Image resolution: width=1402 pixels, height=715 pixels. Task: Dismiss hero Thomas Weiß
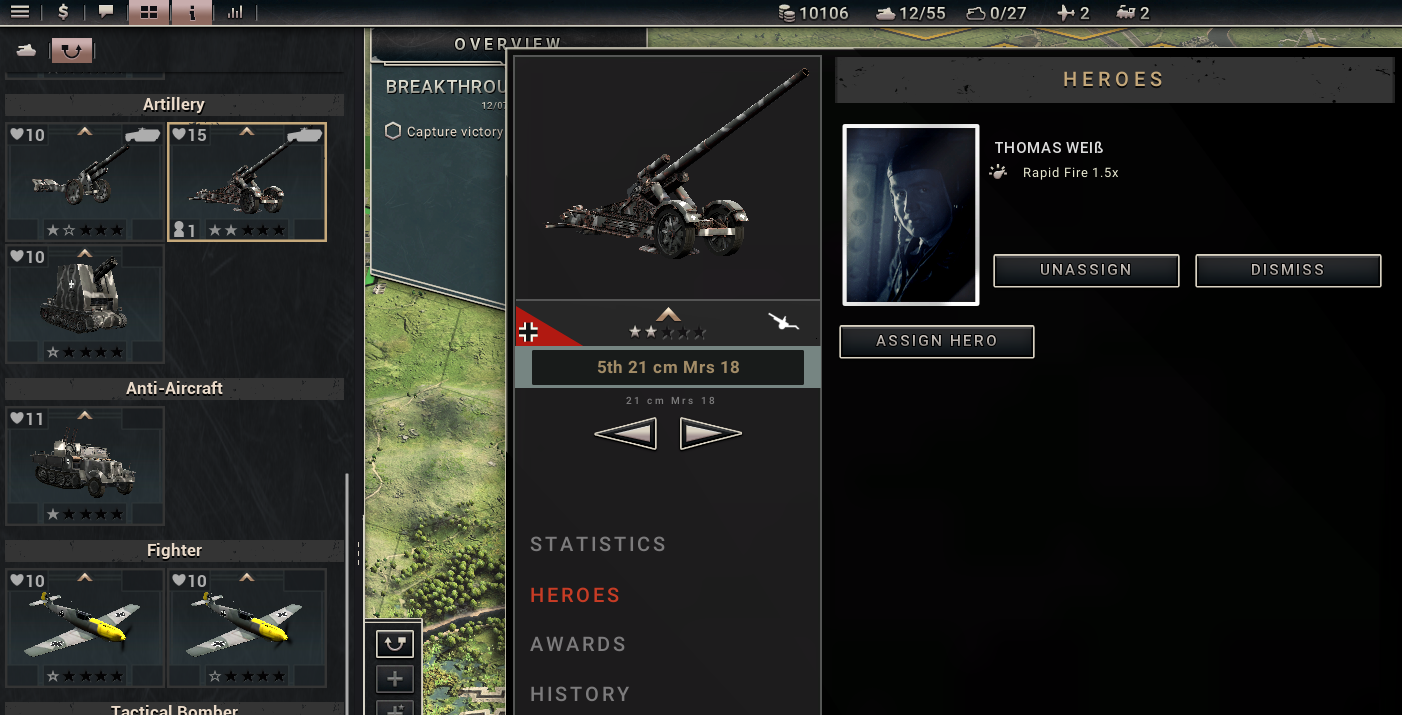[1288, 270]
